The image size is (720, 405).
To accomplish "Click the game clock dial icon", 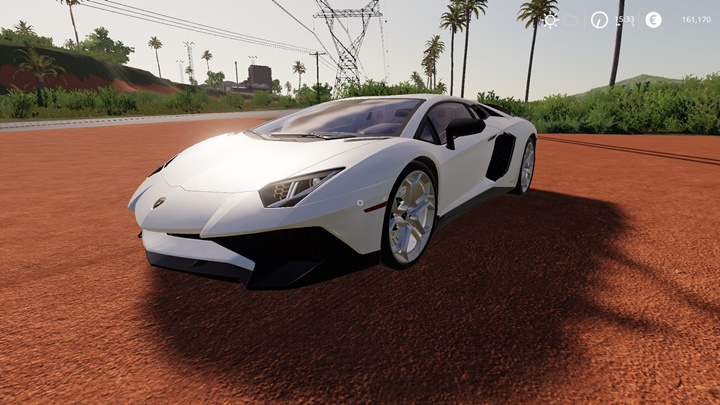I will pyautogui.click(x=599, y=20).
